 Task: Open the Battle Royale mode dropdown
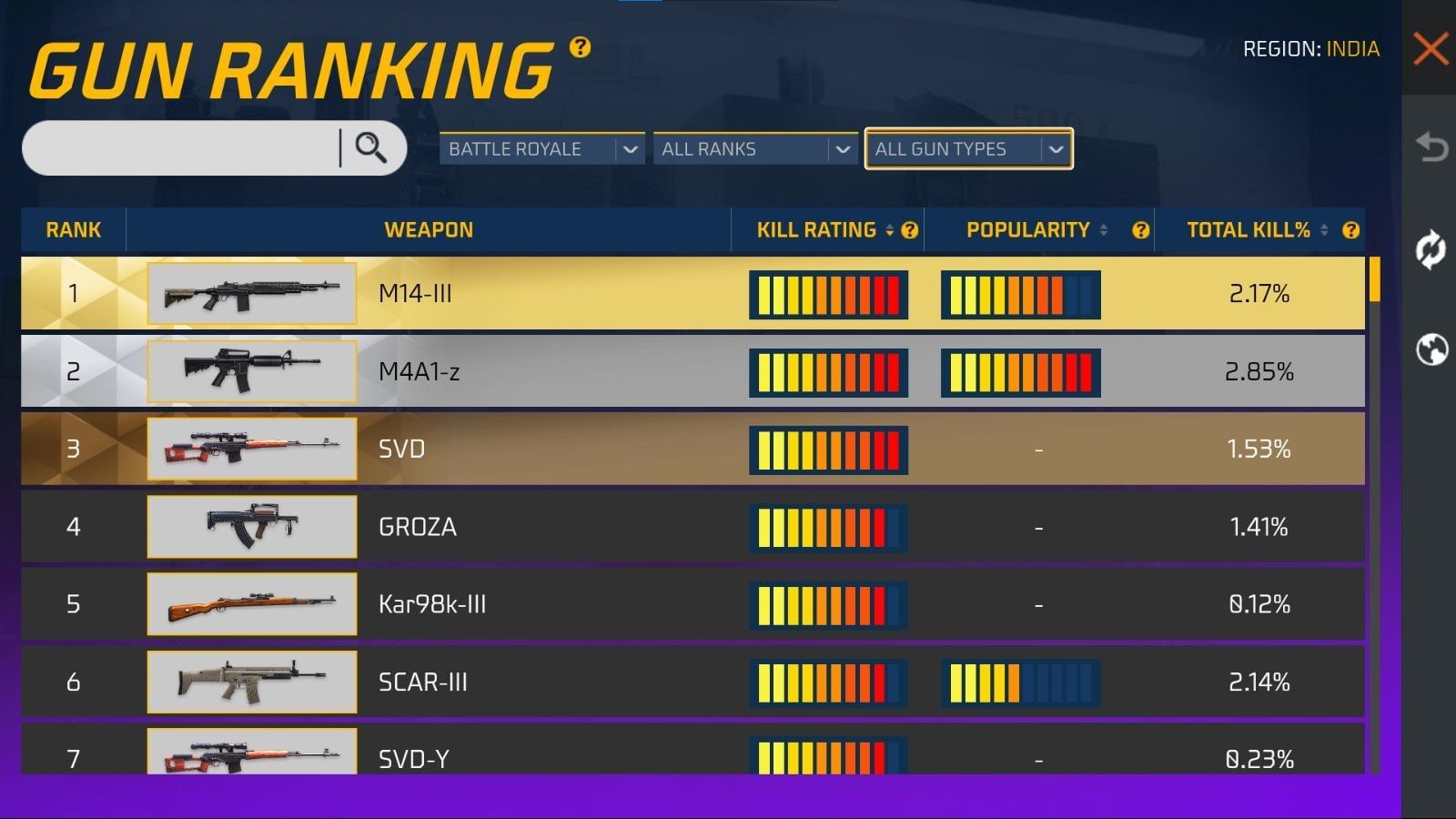coord(541,148)
